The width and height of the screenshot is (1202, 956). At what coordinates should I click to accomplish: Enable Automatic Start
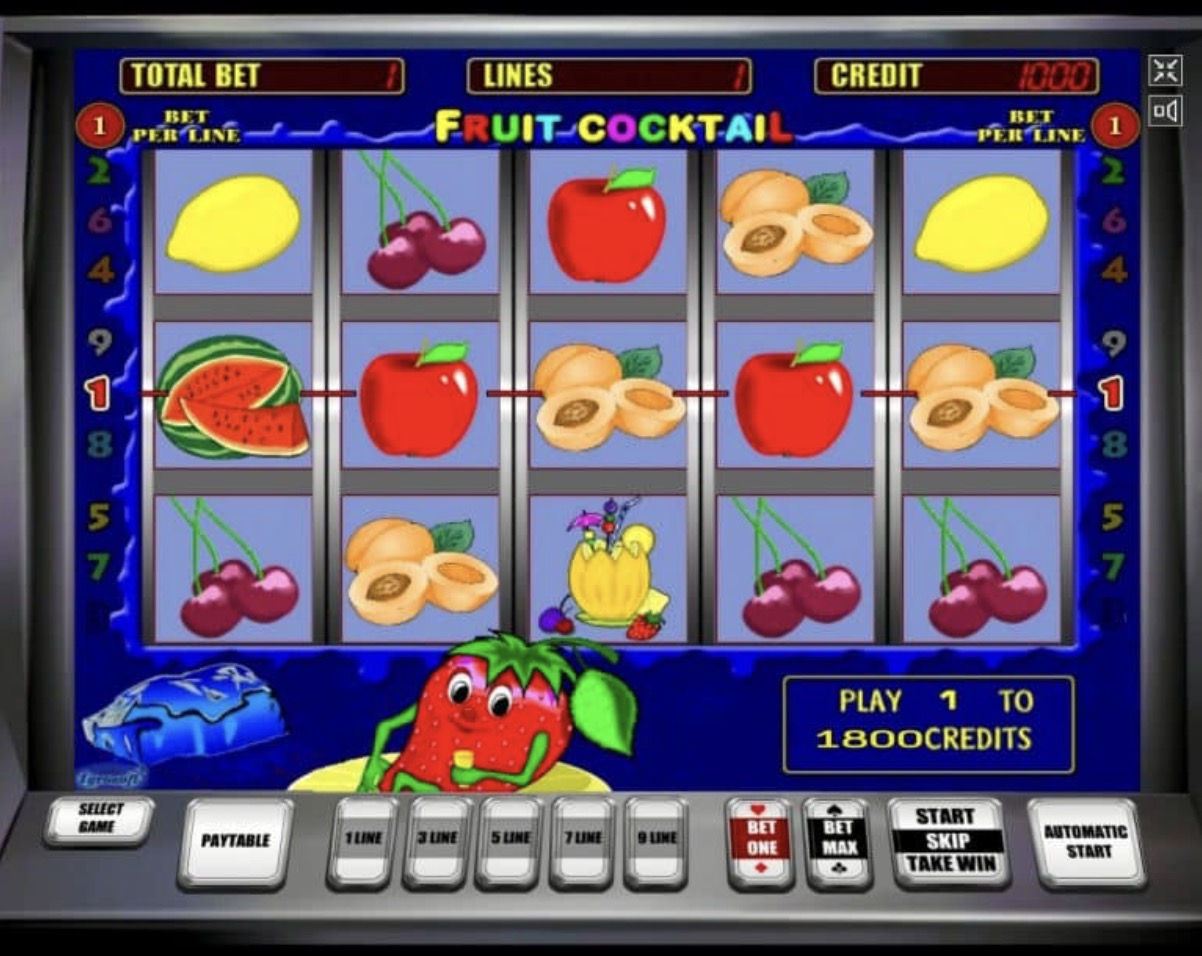1085,840
